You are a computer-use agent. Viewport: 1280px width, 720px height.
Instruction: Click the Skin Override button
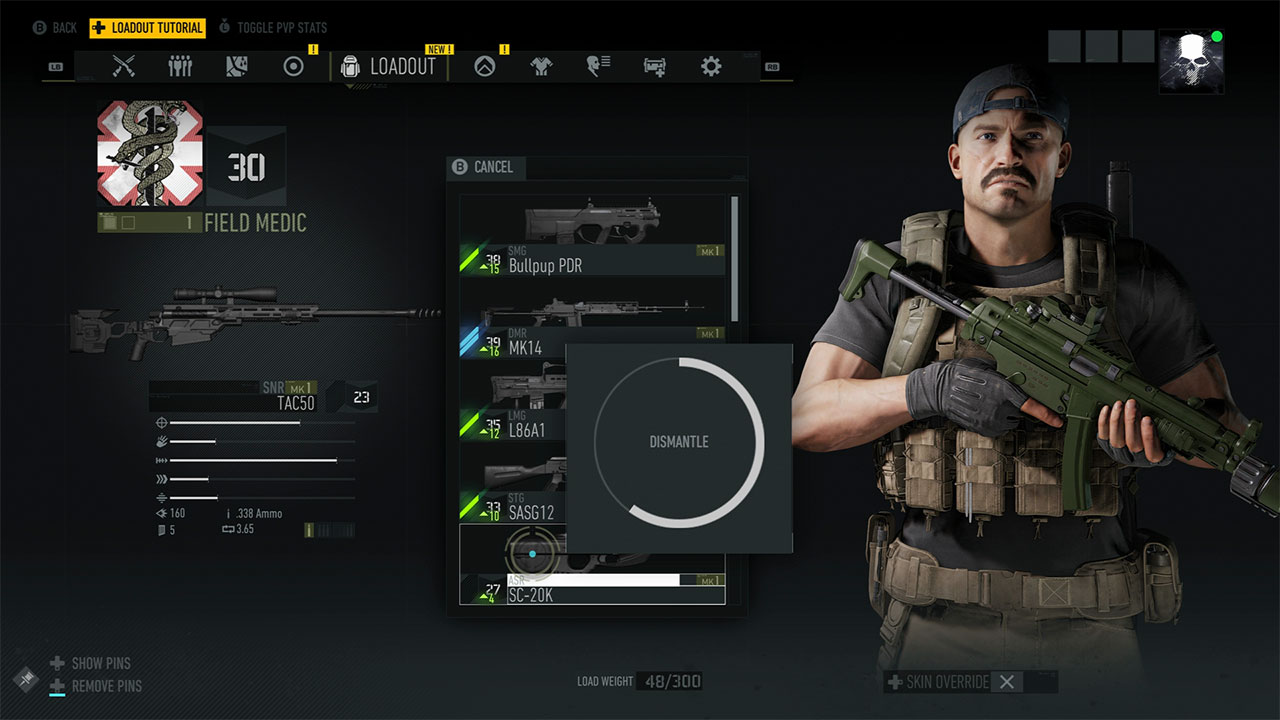[945, 682]
